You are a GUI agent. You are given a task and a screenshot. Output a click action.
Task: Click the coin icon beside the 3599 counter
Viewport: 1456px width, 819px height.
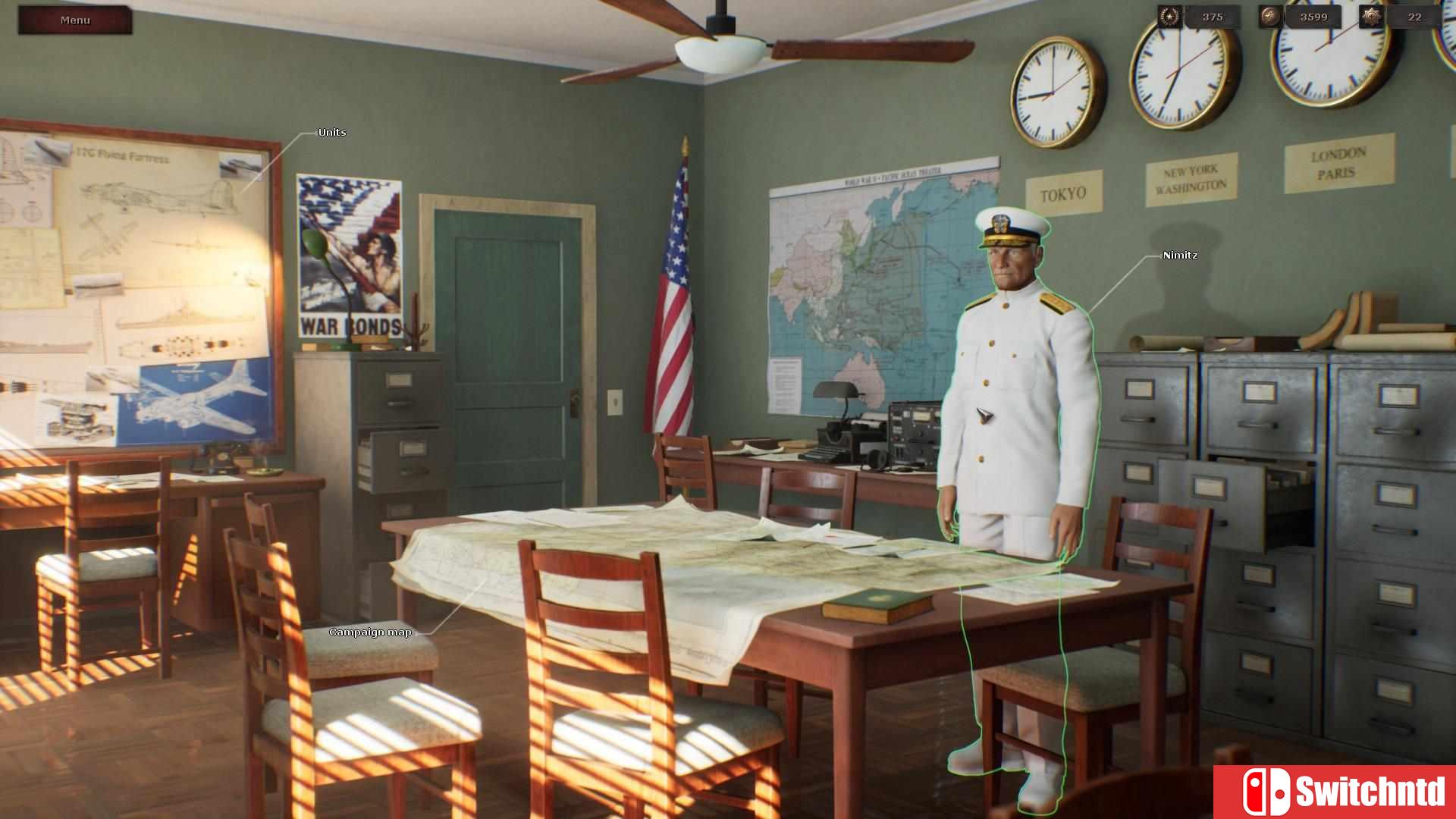pyautogui.click(x=1269, y=16)
